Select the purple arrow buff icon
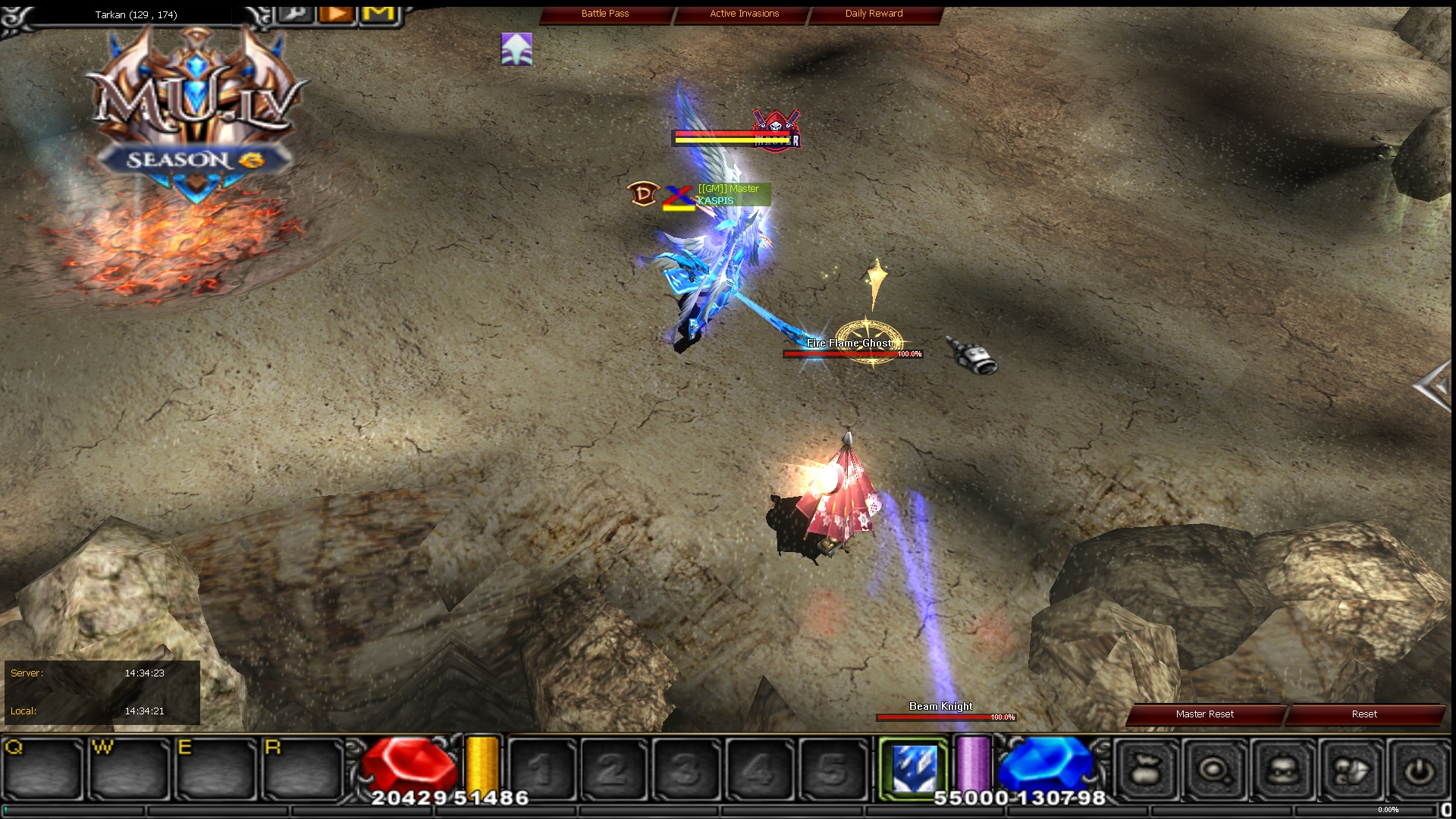This screenshot has width=1456, height=819. click(x=516, y=49)
